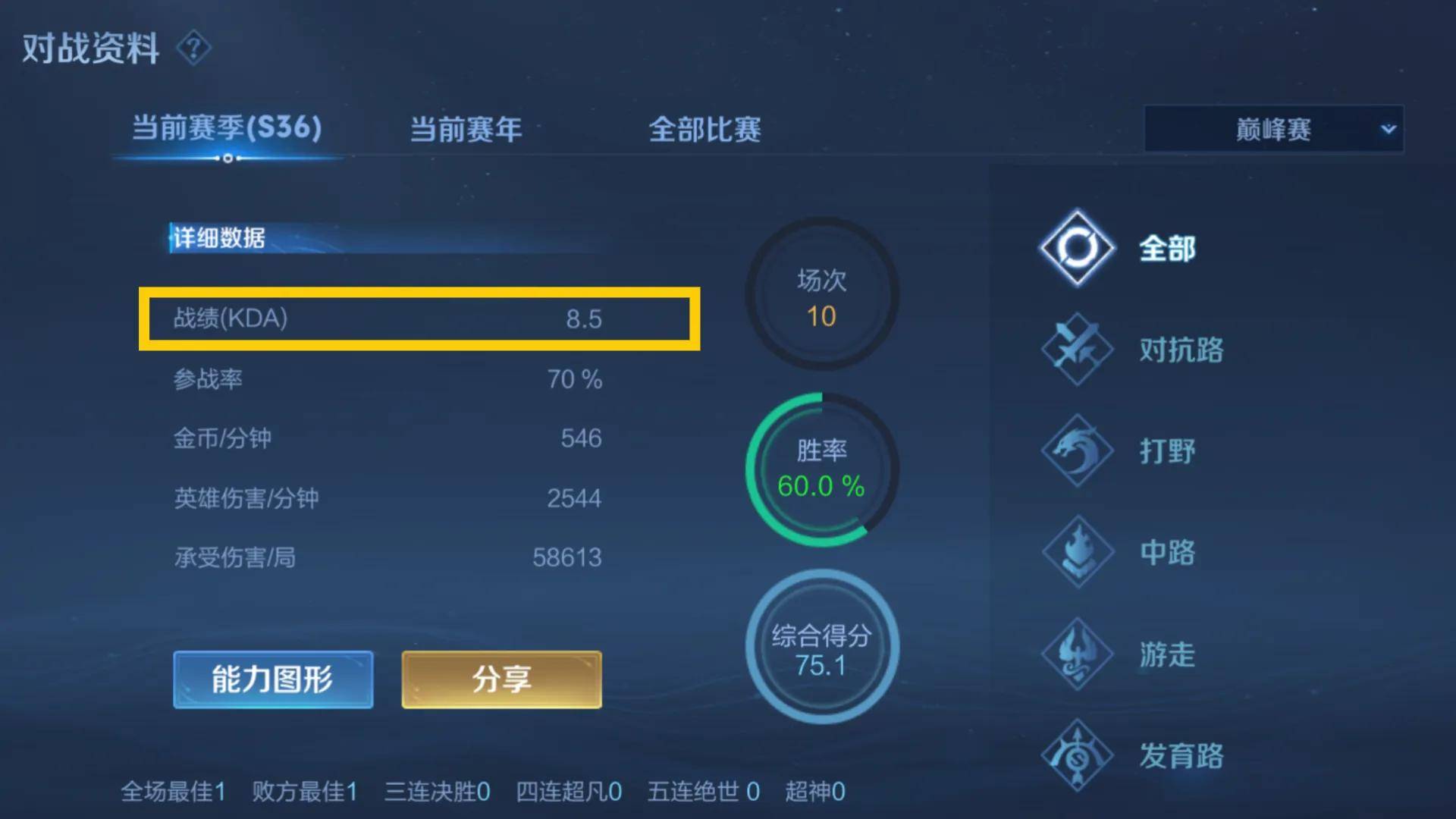Select the 发育路 (Farm Lane) icon

[1076, 756]
